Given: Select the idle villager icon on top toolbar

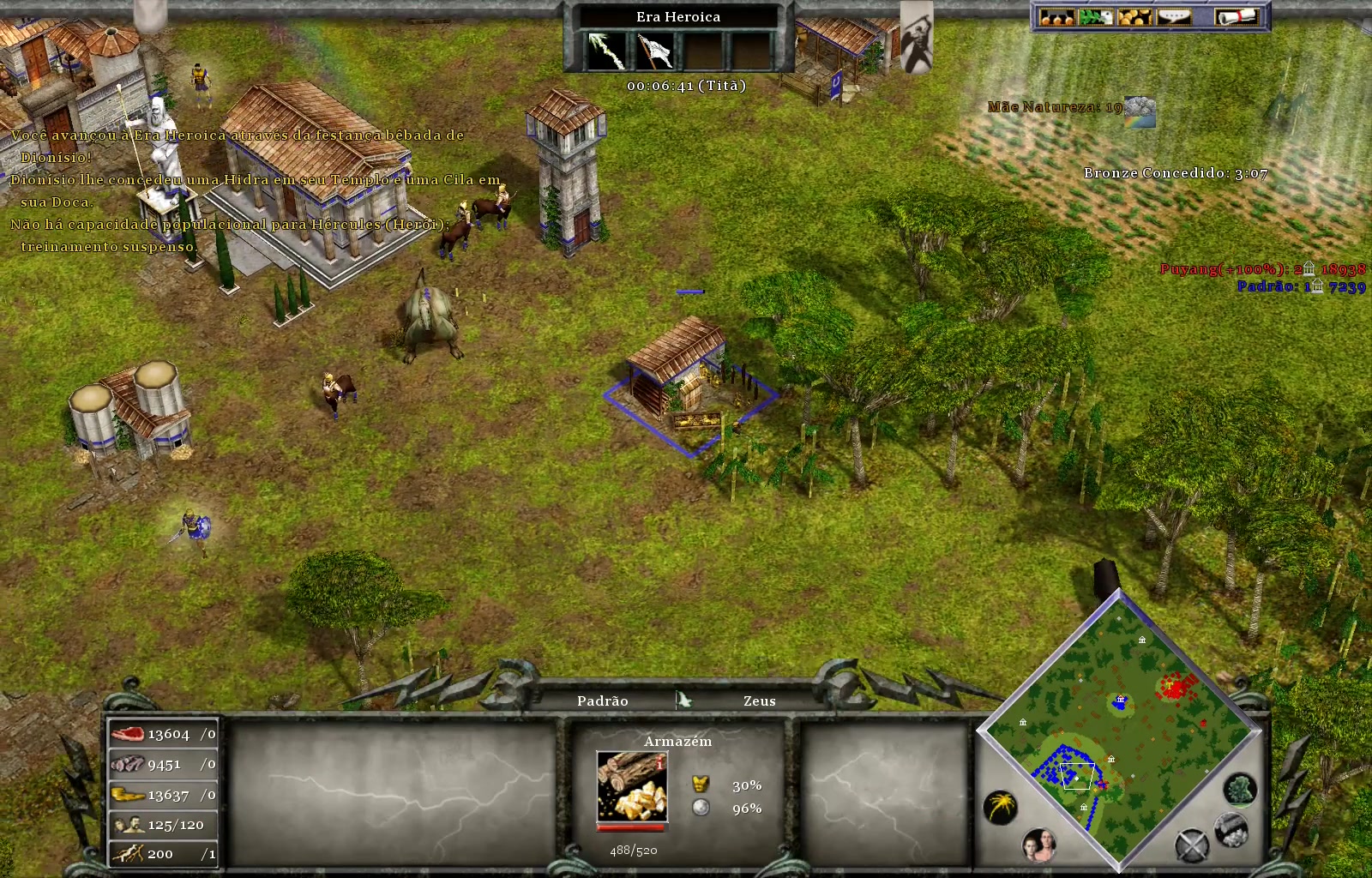Looking at the screenshot, I should (1094, 16).
